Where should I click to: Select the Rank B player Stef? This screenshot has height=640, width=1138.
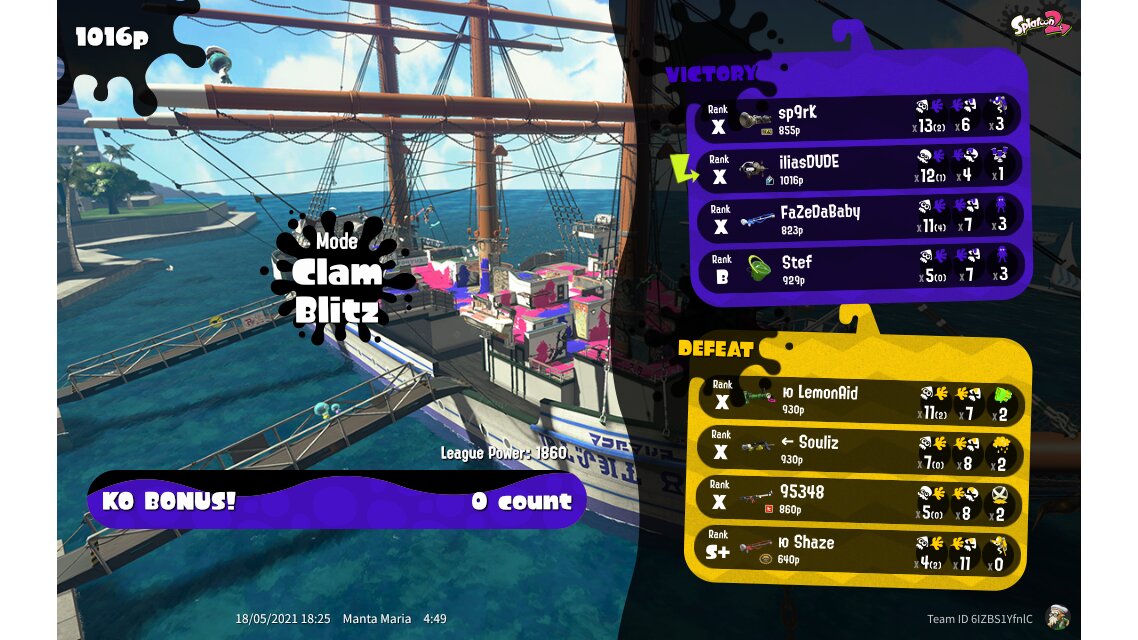tap(858, 269)
